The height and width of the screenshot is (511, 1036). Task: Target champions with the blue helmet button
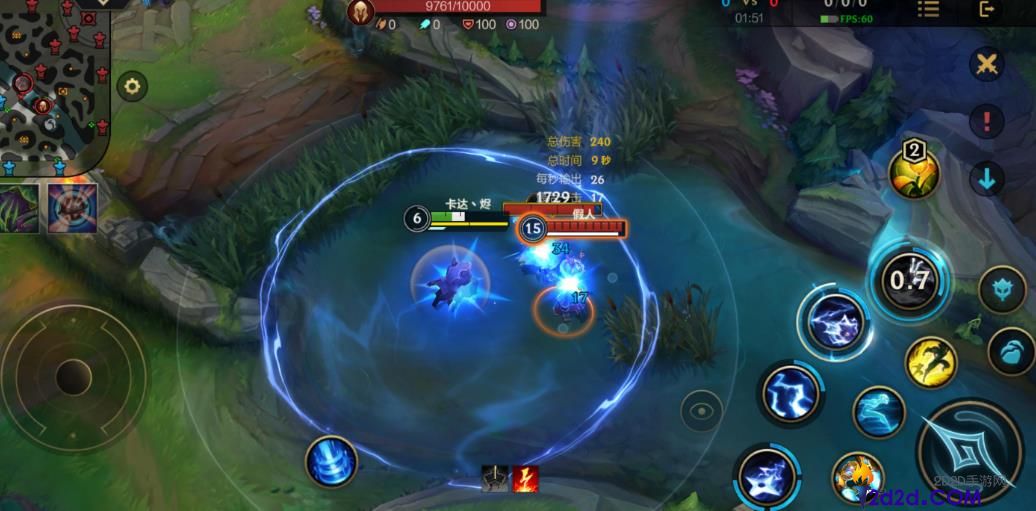pyautogui.click(x=1001, y=290)
